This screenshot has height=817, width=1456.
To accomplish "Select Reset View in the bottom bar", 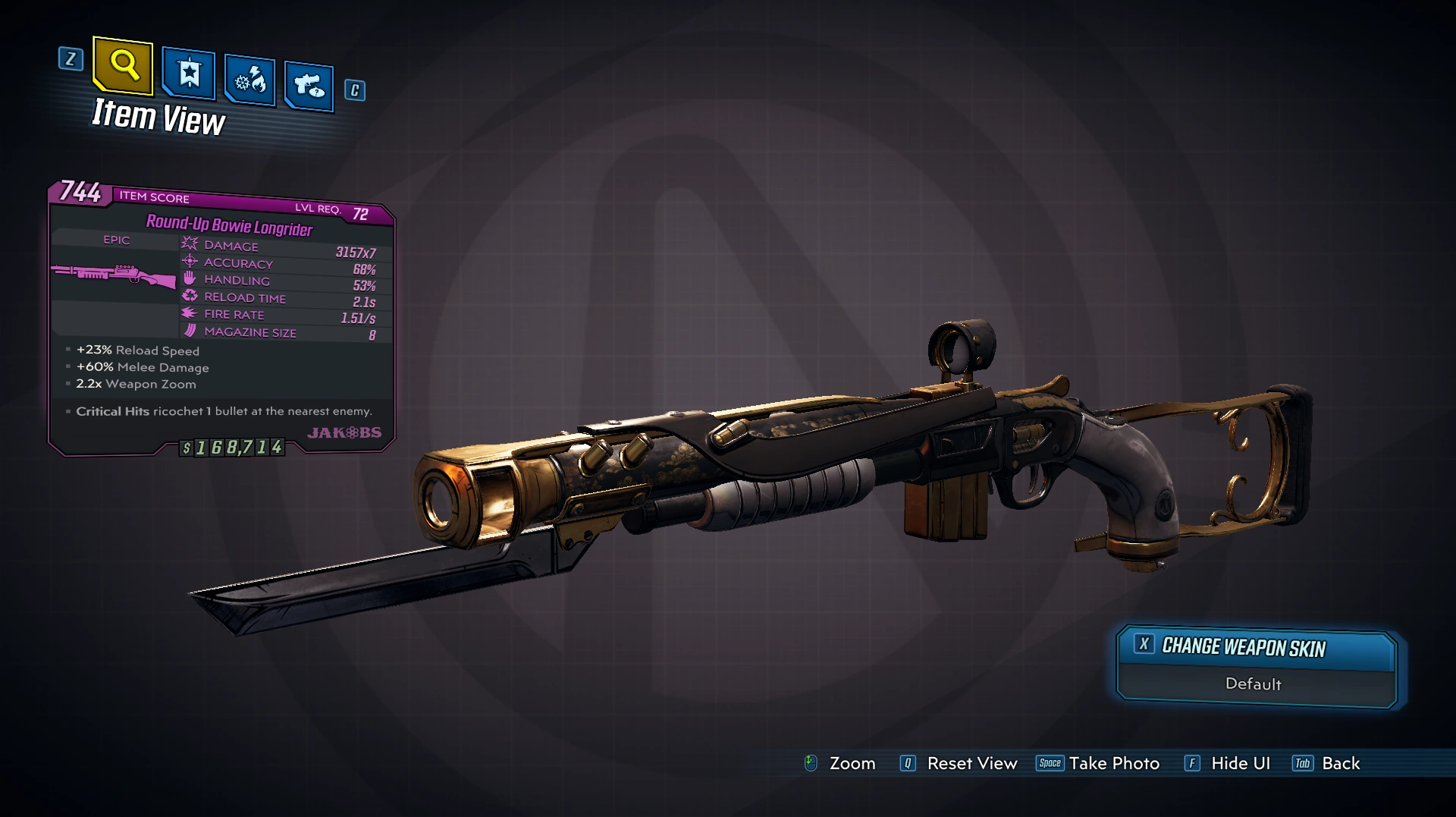I will tap(959, 763).
